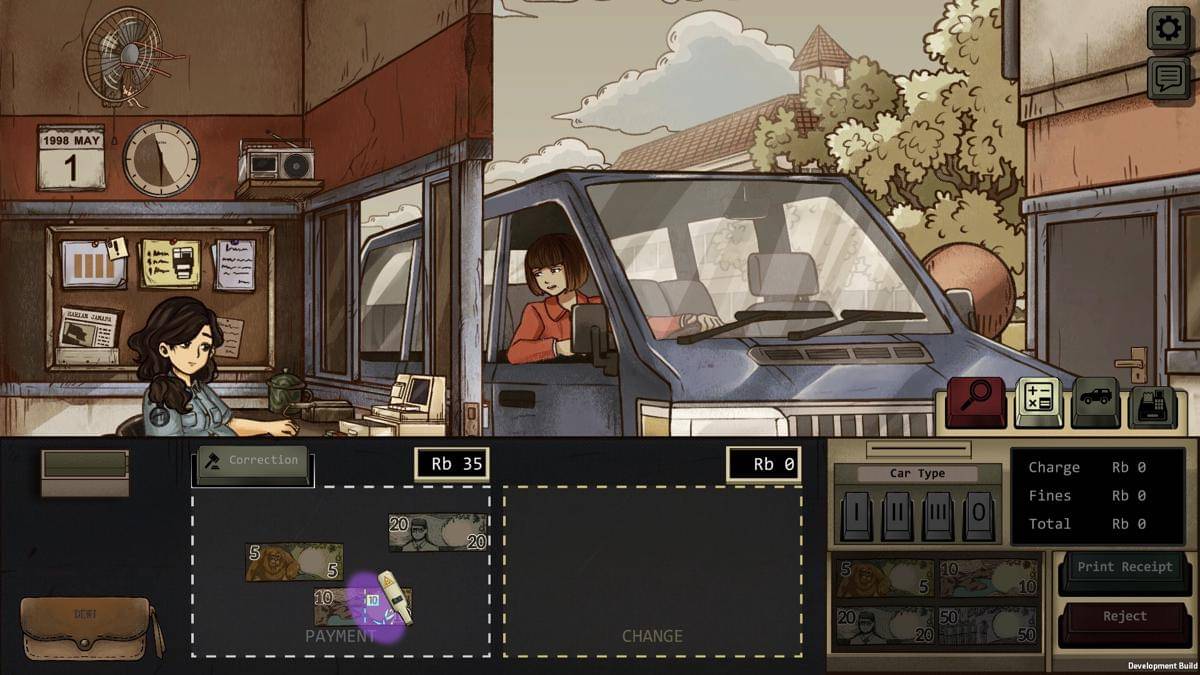Click the Print Receipt button
The height and width of the screenshot is (675, 1200).
click(1125, 568)
